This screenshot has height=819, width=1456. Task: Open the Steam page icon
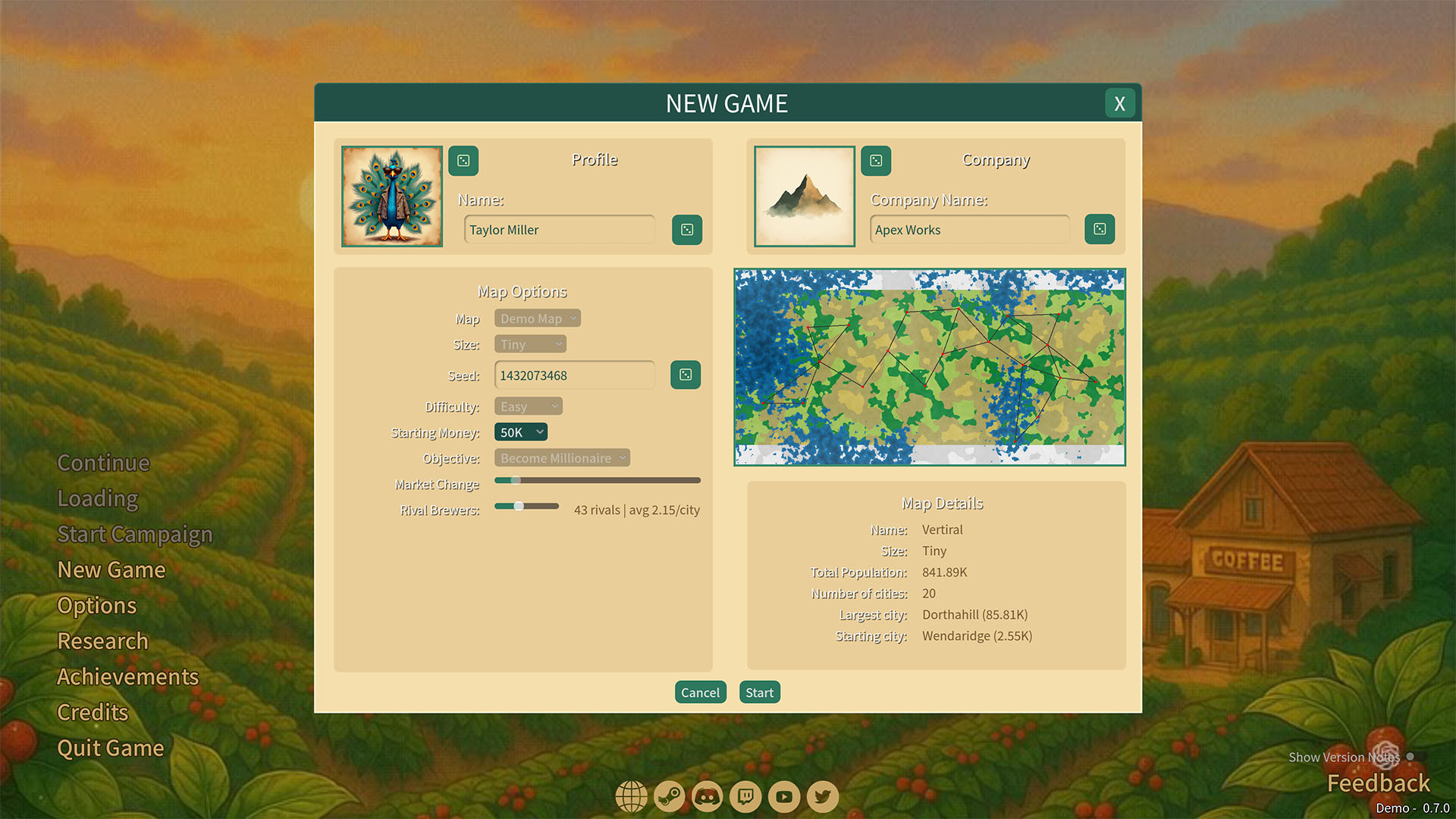[x=670, y=797]
